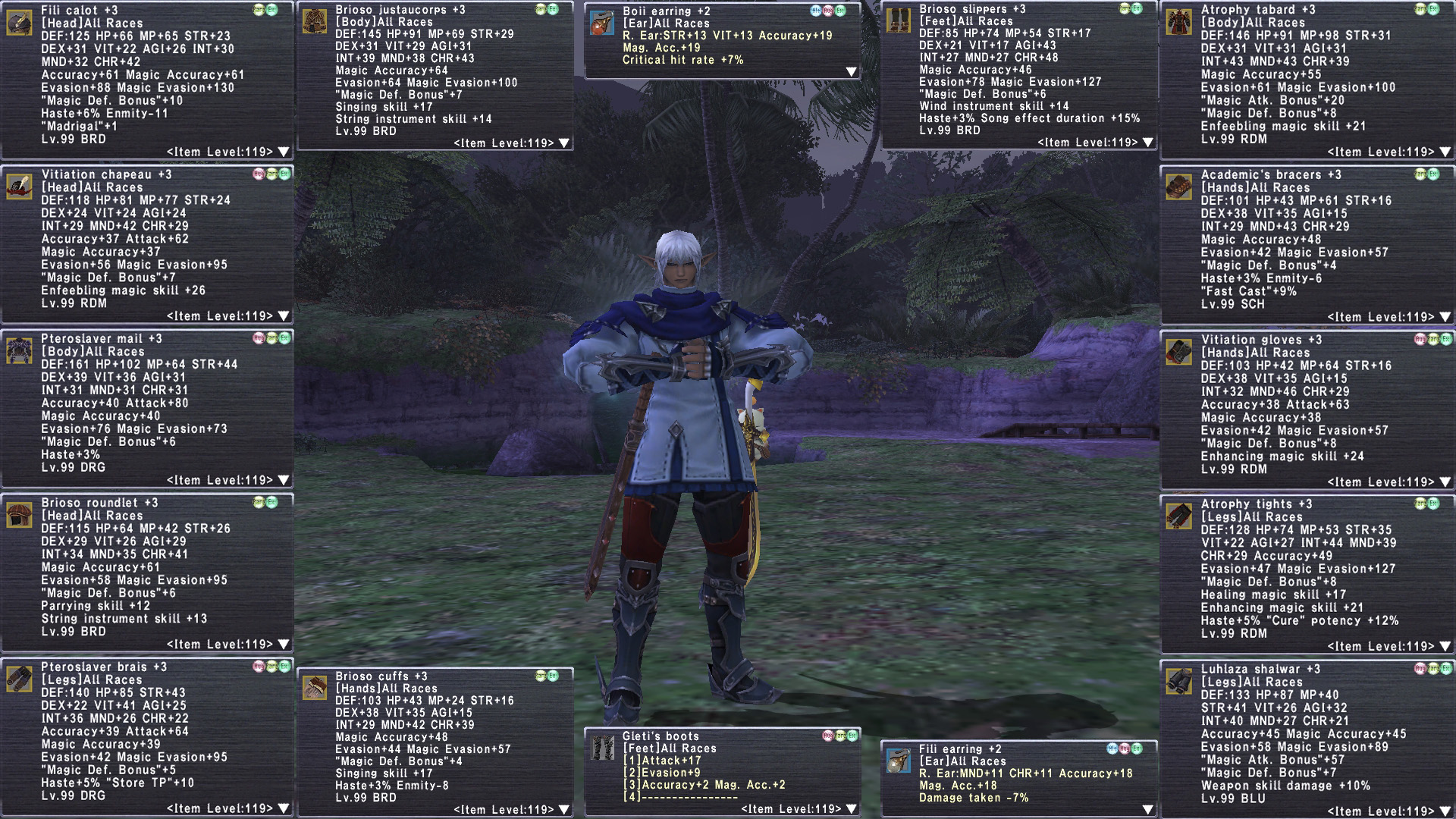The image size is (1456, 819).
Task: Expand the Gleti's boots tooltip arrow
Action: click(x=851, y=809)
